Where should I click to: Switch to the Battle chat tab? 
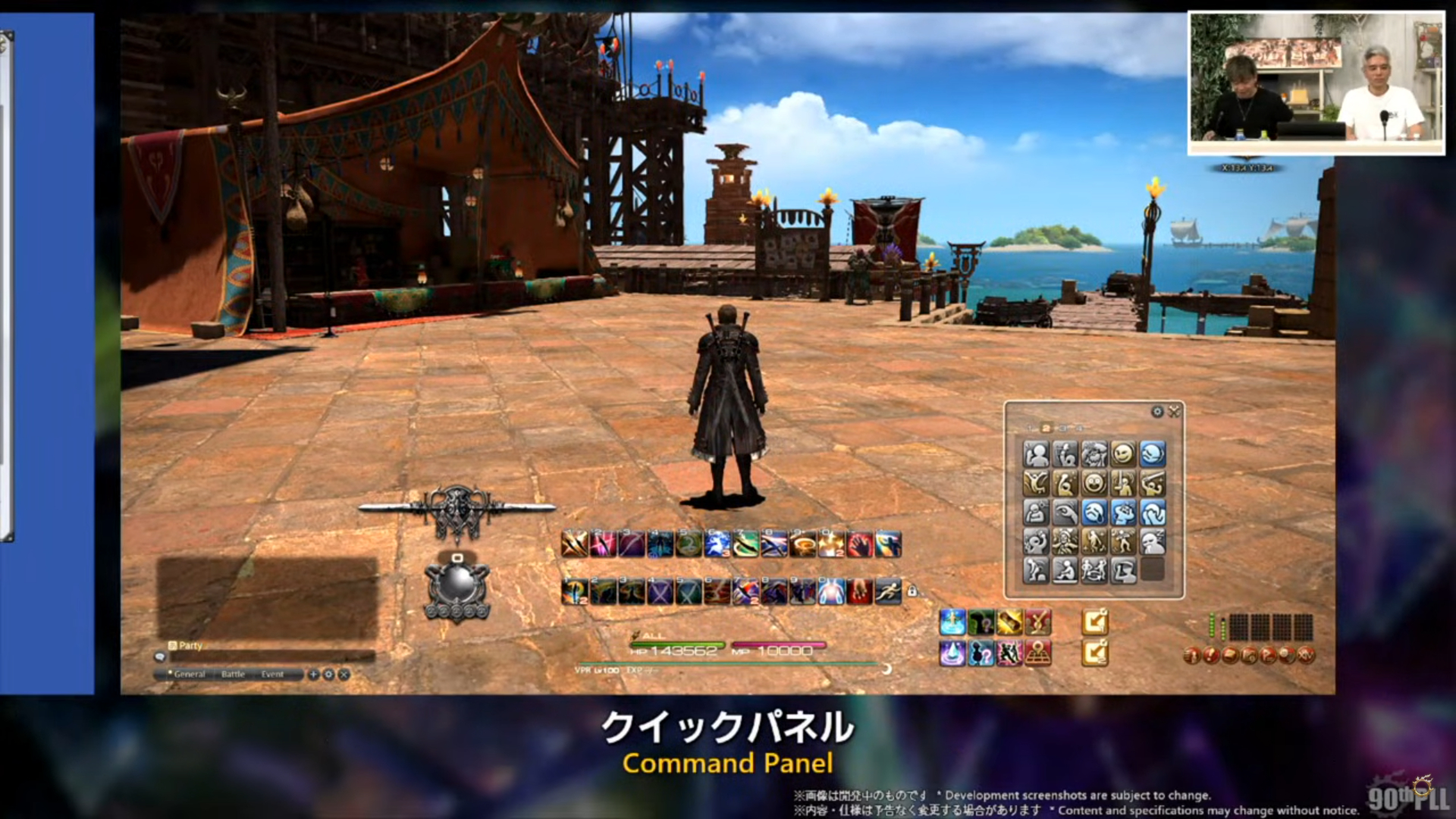(234, 673)
